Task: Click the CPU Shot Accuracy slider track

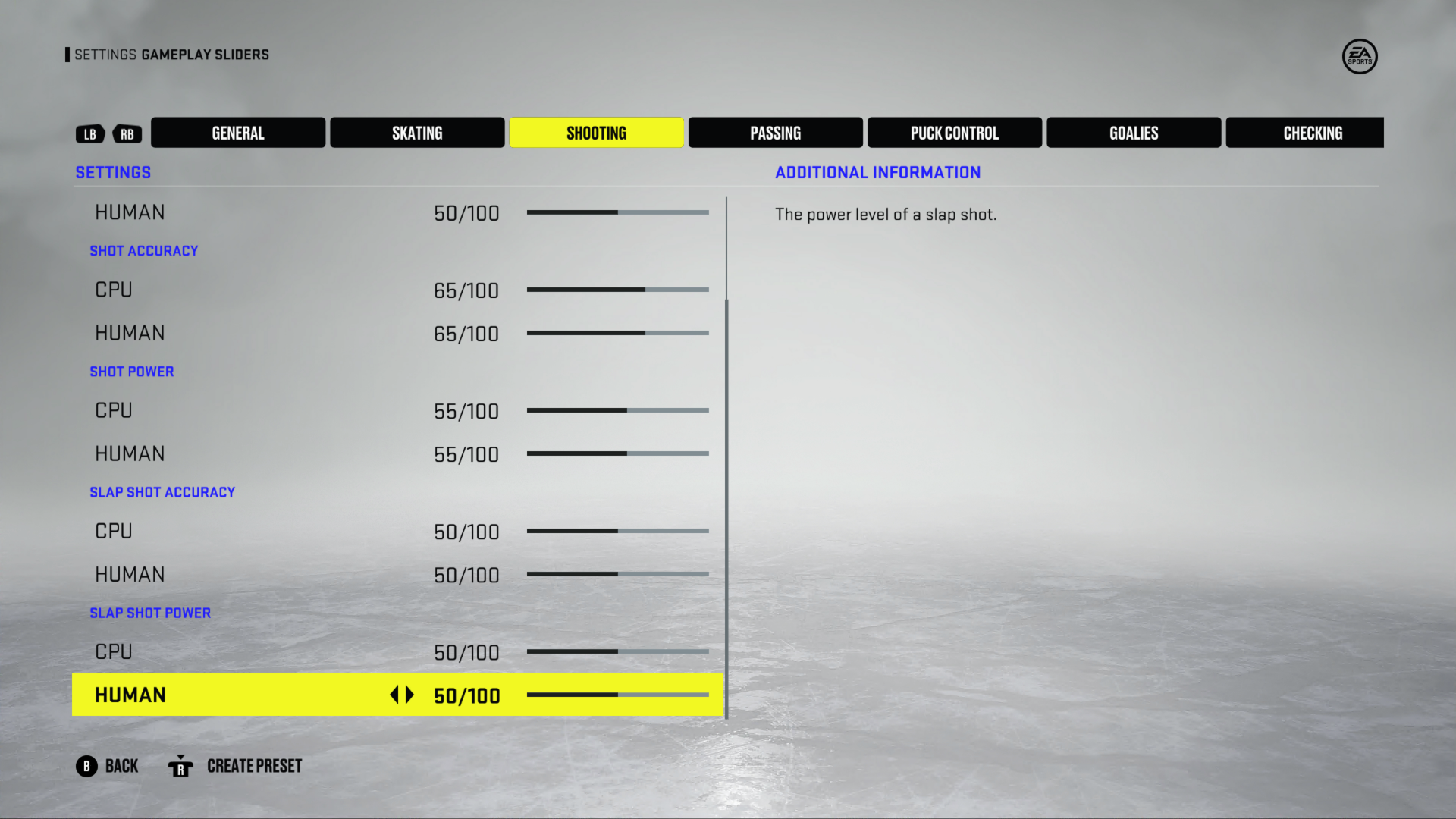Action: pos(618,289)
